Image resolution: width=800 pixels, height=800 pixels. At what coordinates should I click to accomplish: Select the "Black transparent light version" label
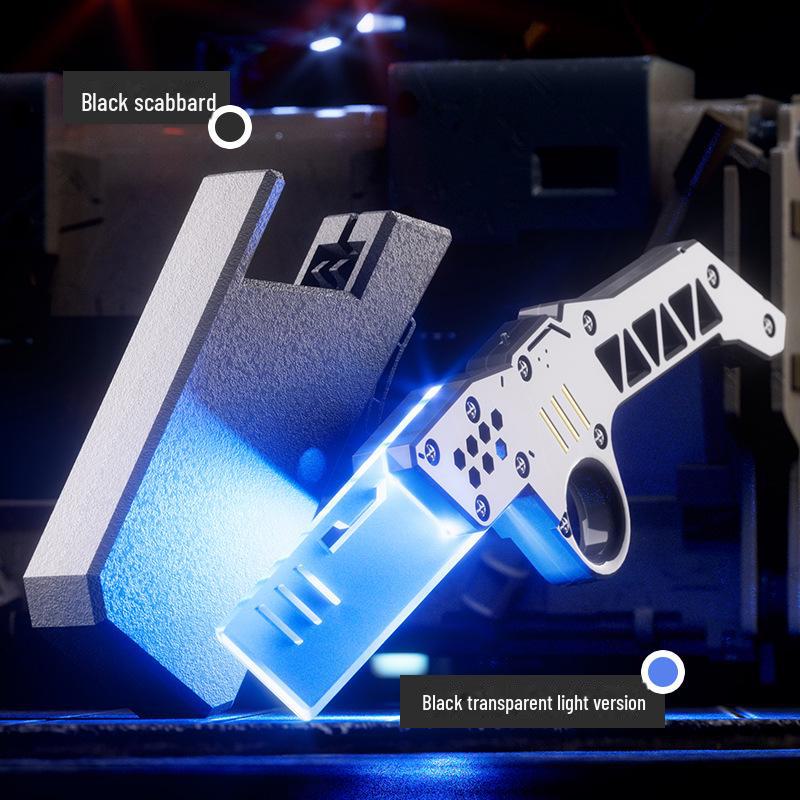[x=533, y=703]
